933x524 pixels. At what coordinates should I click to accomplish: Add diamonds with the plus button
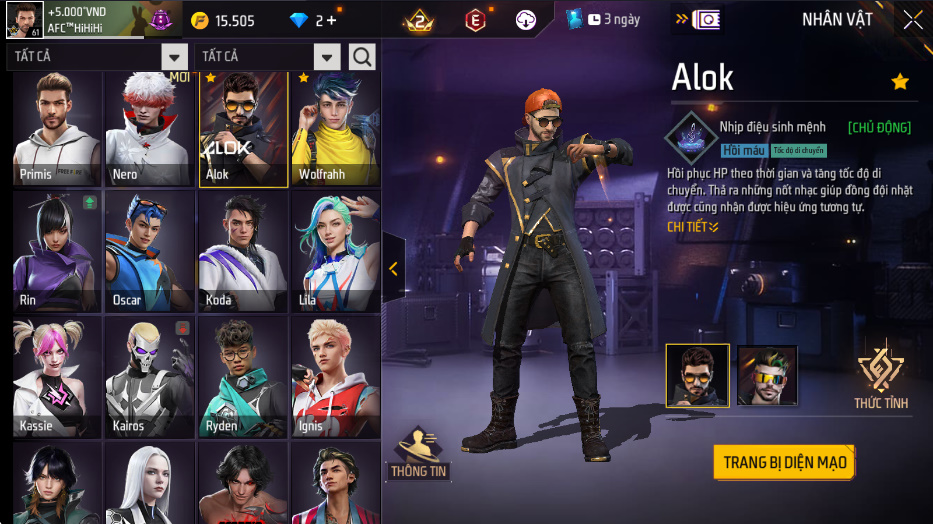click(x=331, y=21)
